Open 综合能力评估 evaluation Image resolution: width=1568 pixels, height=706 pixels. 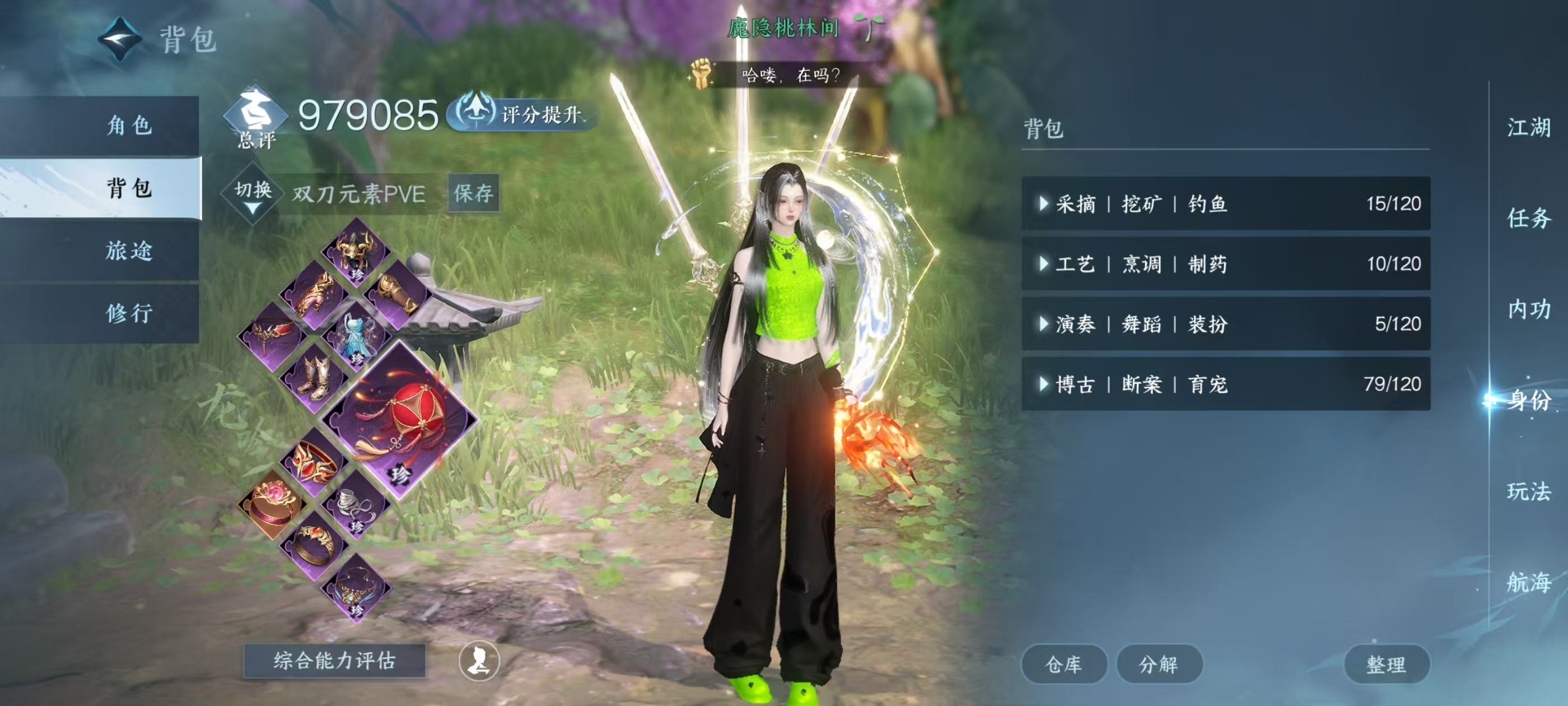(x=334, y=661)
